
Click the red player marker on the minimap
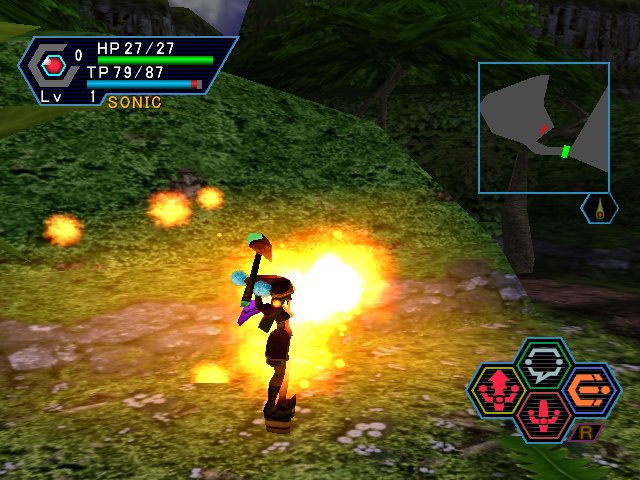coord(543,129)
